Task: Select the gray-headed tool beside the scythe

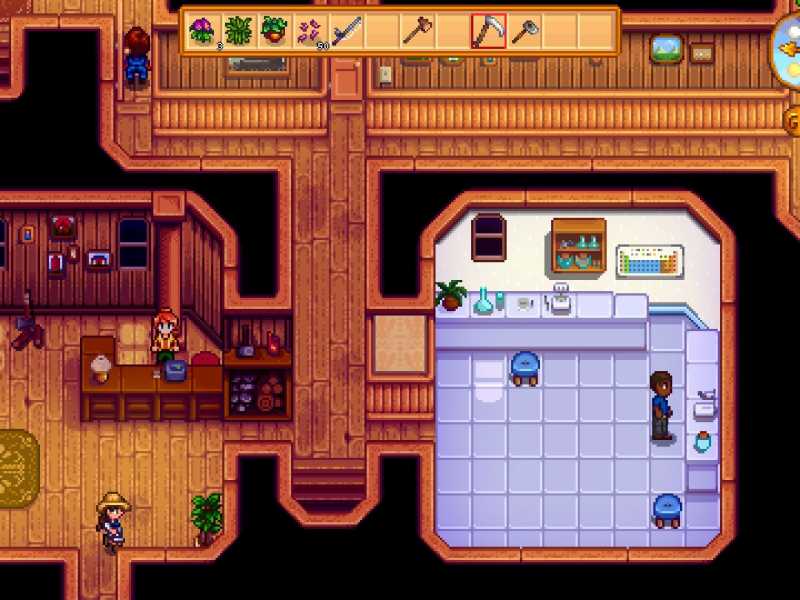Action: tap(524, 31)
